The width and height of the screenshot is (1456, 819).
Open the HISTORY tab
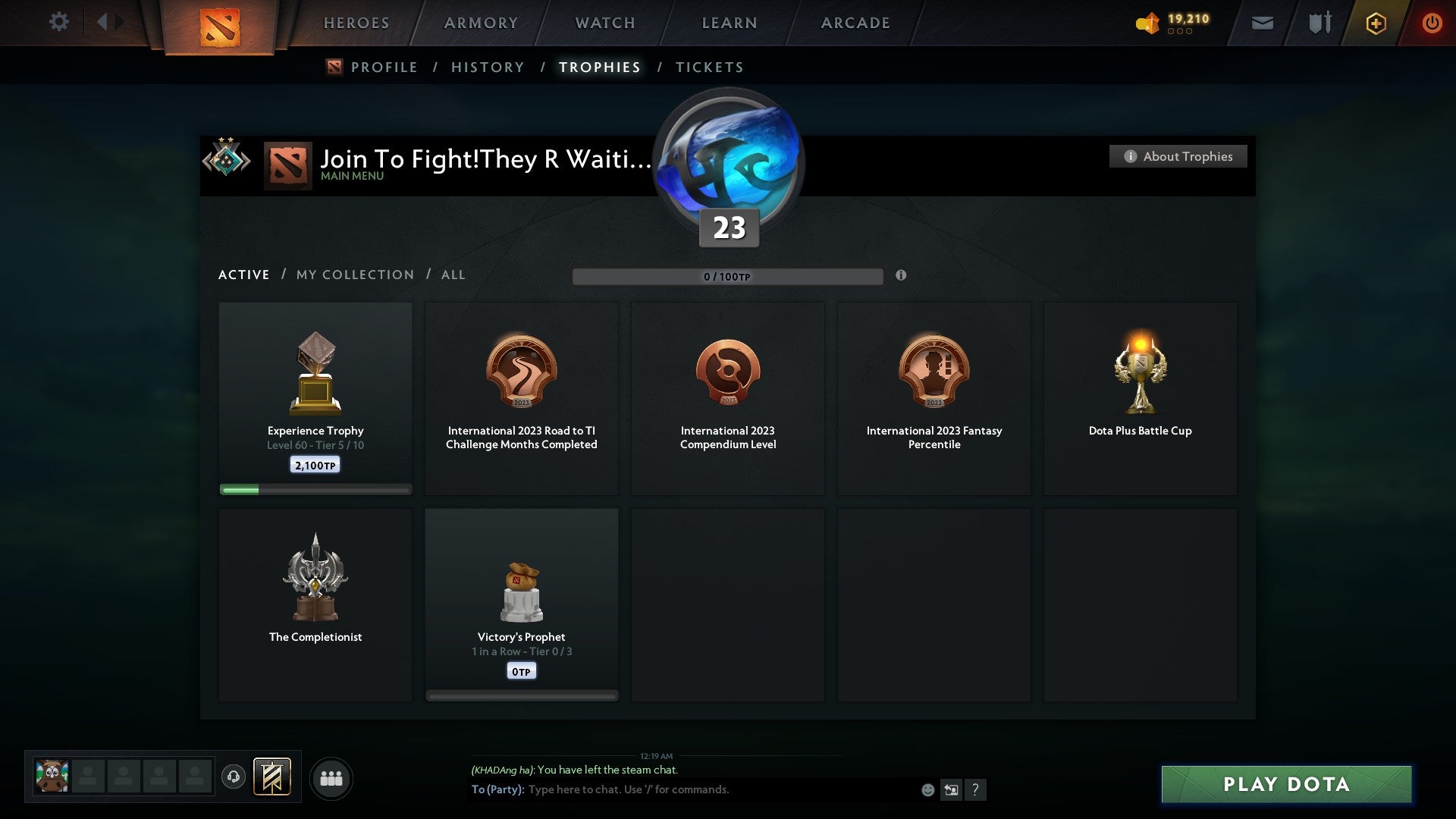tap(488, 67)
